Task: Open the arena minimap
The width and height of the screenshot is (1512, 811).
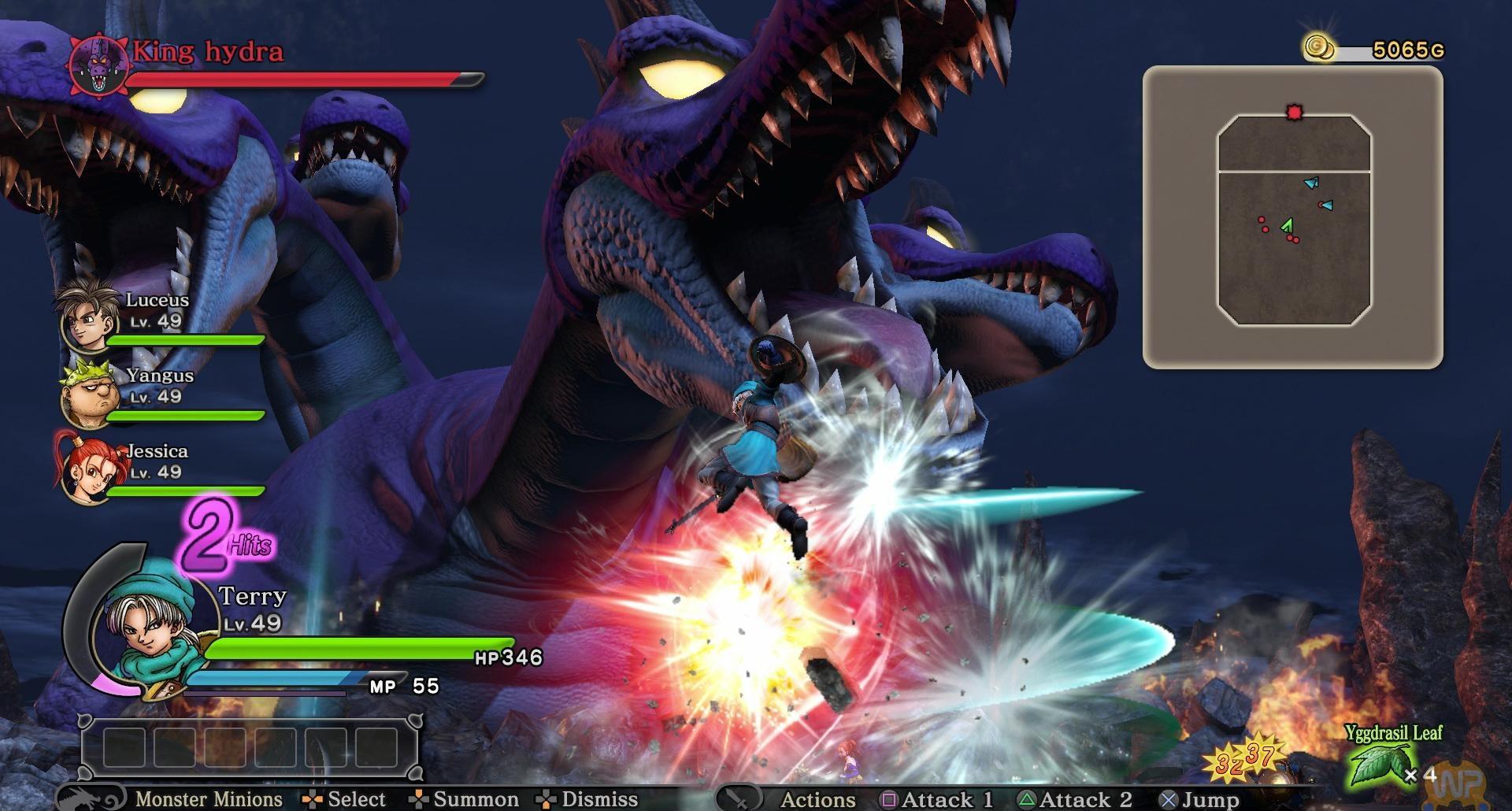Action: click(x=1292, y=217)
